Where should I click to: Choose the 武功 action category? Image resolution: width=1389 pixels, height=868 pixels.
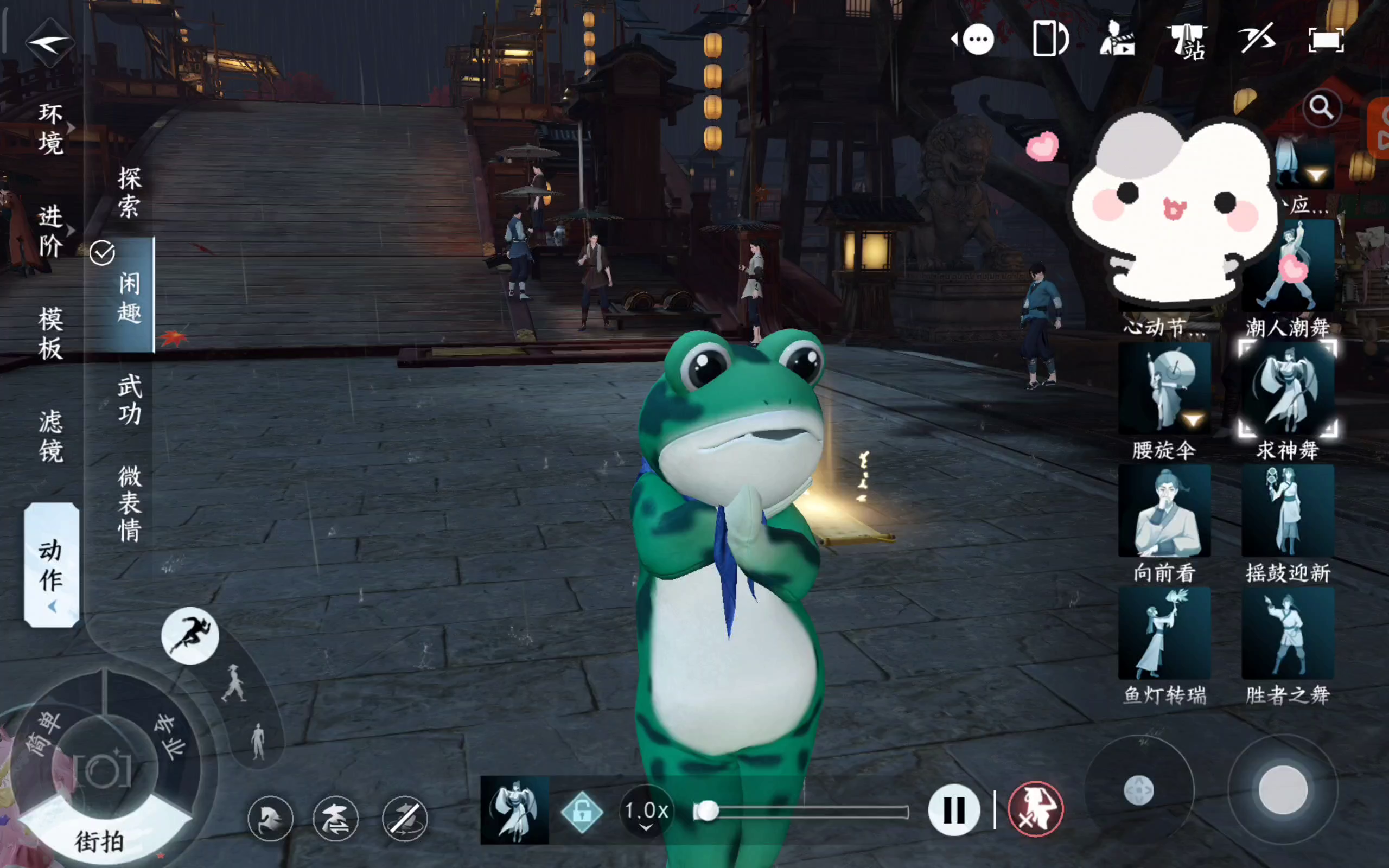click(129, 399)
